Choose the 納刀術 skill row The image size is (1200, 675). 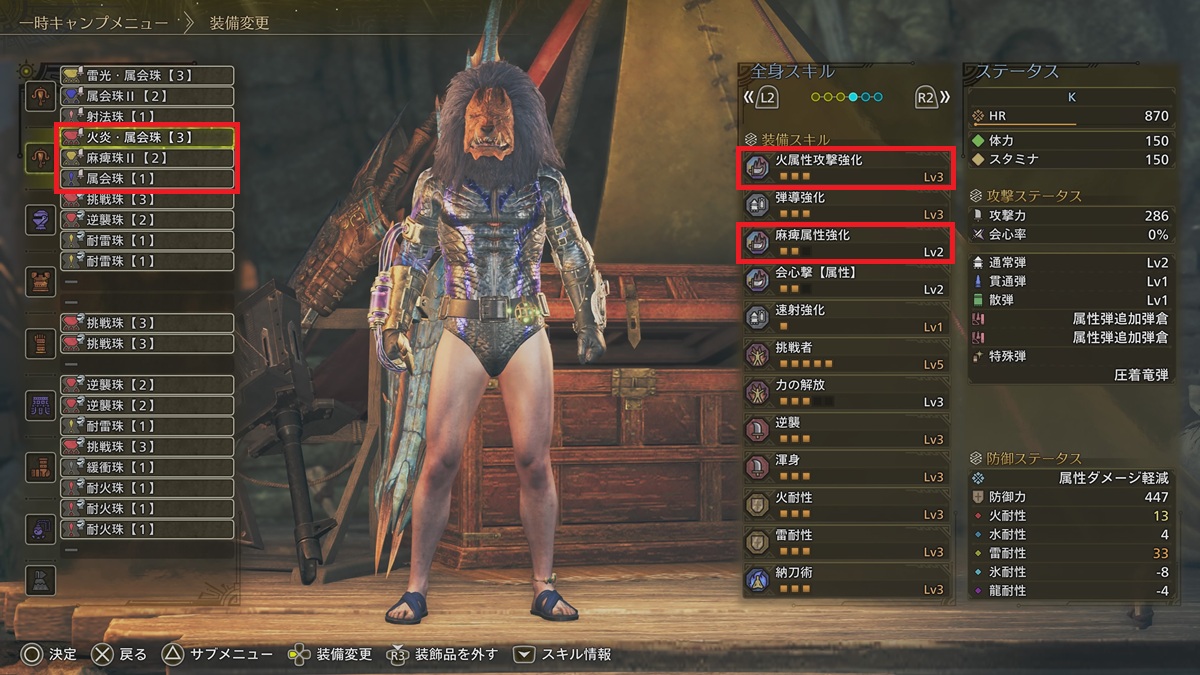pyautogui.click(x=845, y=580)
